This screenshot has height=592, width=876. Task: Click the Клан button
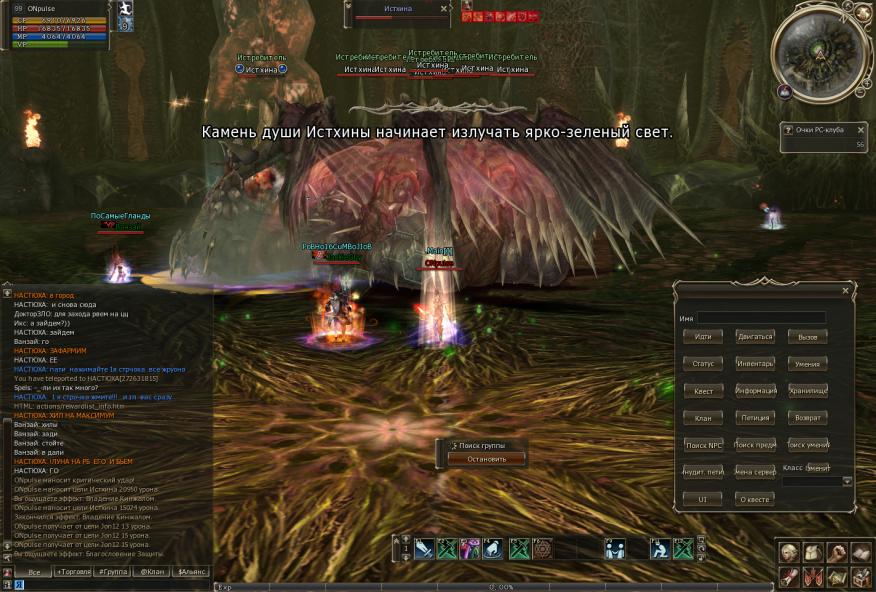point(702,418)
